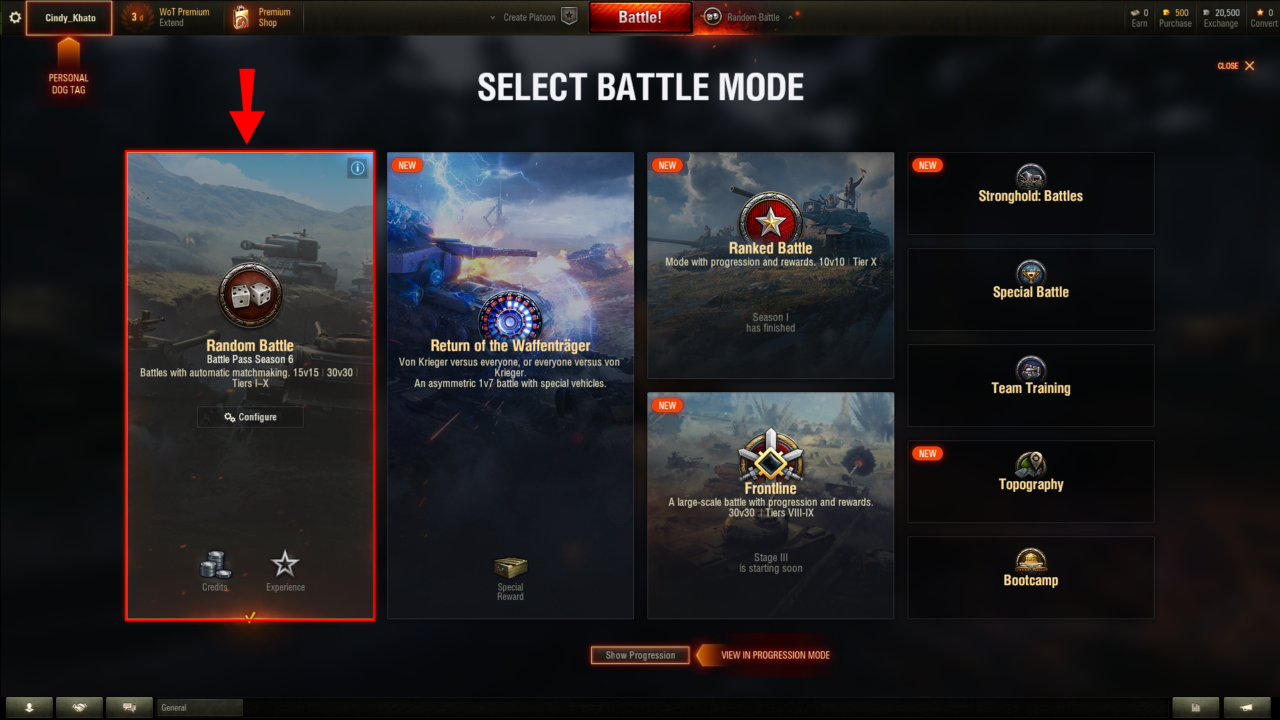The height and width of the screenshot is (720, 1280).
Task: Open the settings gear menu
Action: coord(14,17)
